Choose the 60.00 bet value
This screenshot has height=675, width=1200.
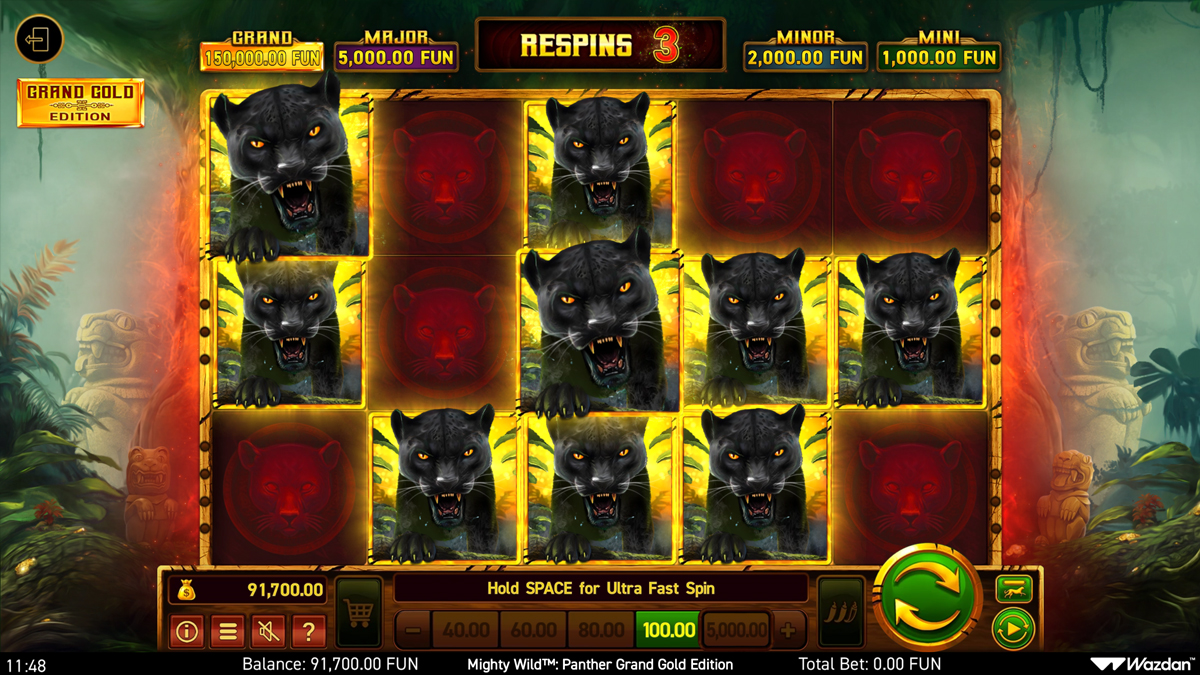pyautogui.click(x=533, y=630)
